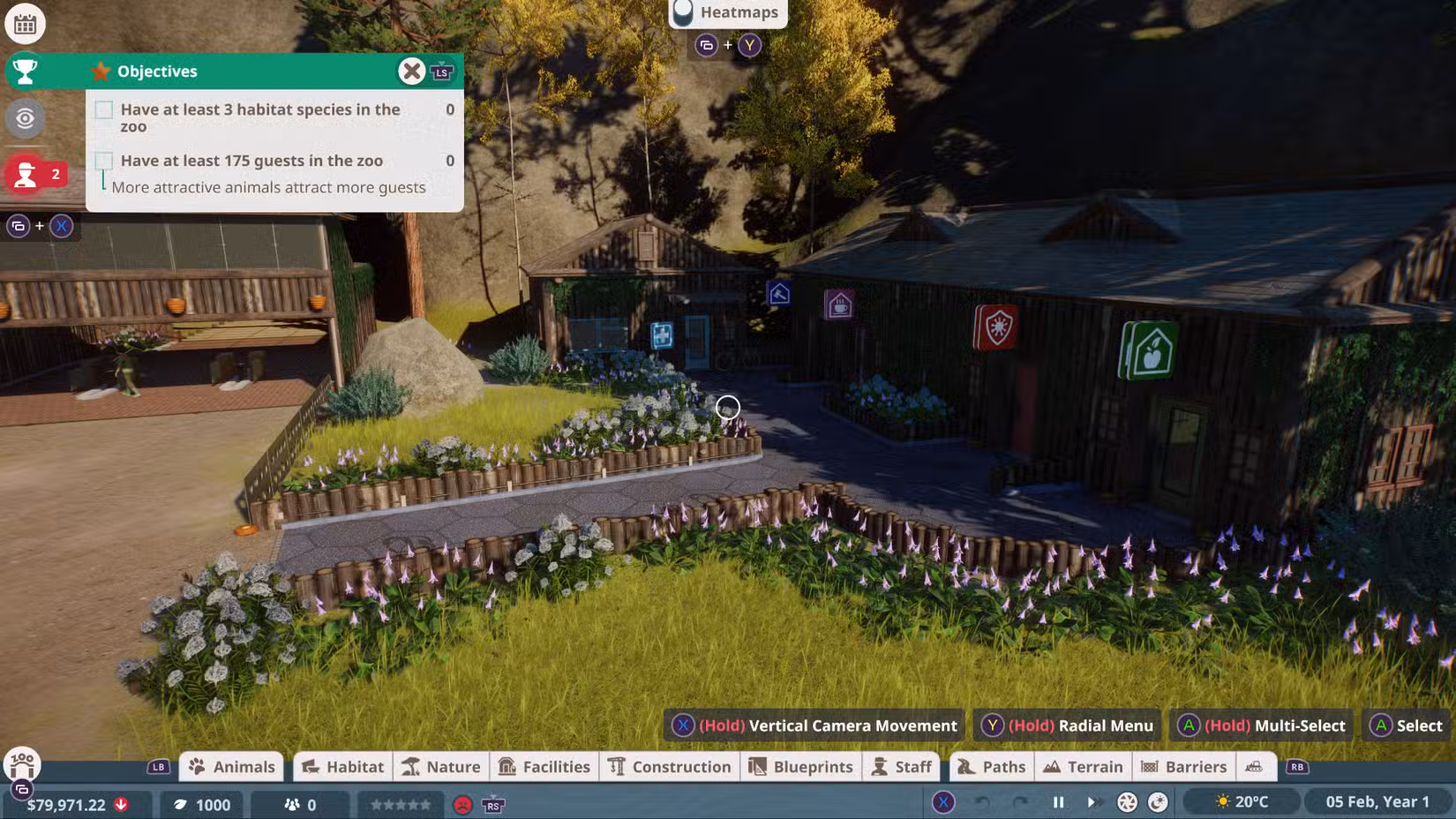This screenshot has height=819, width=1456.
Task: Select the Nature tool category
Action: click(441, 766)
